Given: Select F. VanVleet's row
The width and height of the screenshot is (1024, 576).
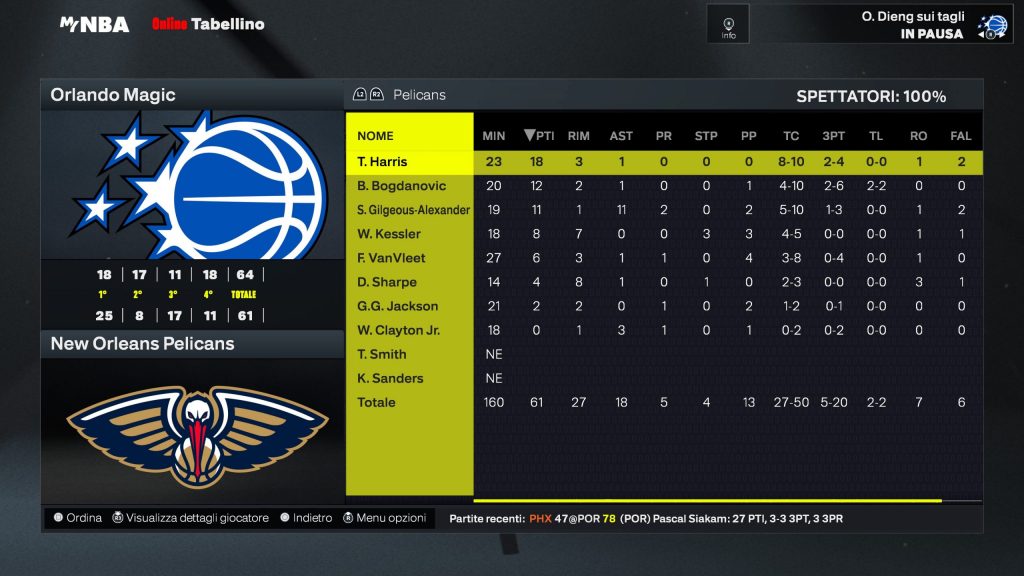Looking at the screenshot, I should click(391, 258).
